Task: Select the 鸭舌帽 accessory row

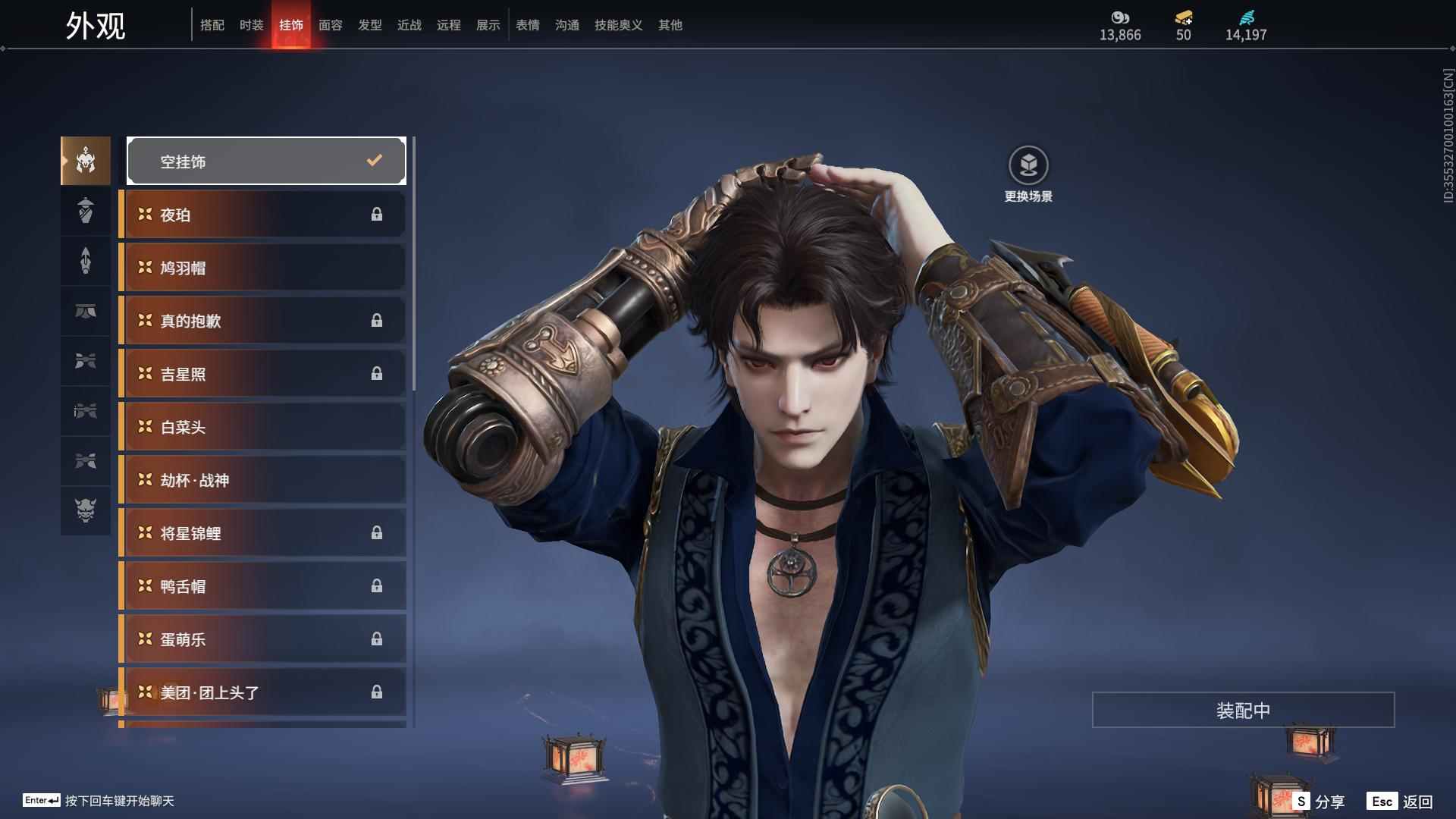Action: tap(262, 586)
